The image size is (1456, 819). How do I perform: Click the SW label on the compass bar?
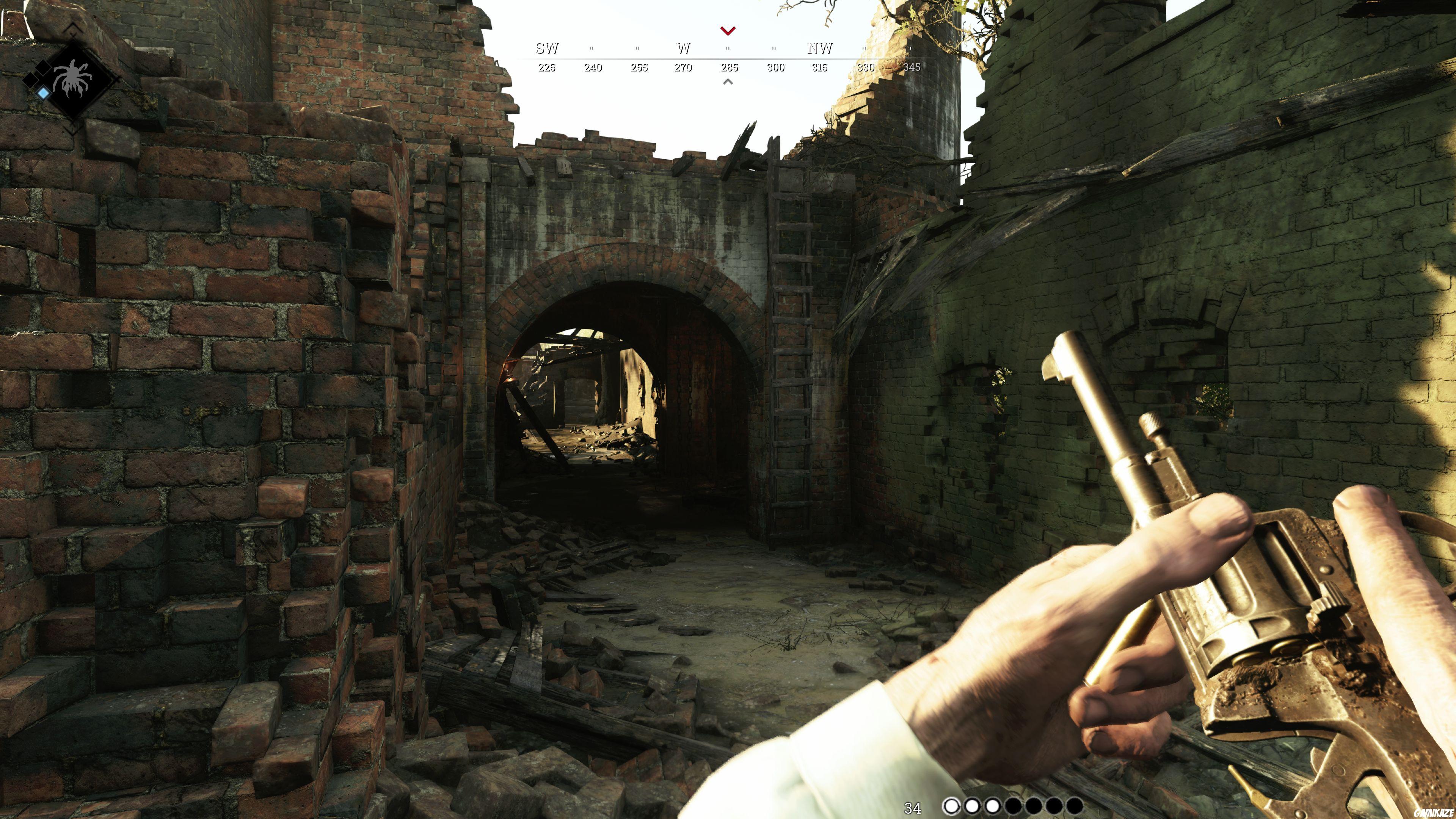click(x=546, y=49)
